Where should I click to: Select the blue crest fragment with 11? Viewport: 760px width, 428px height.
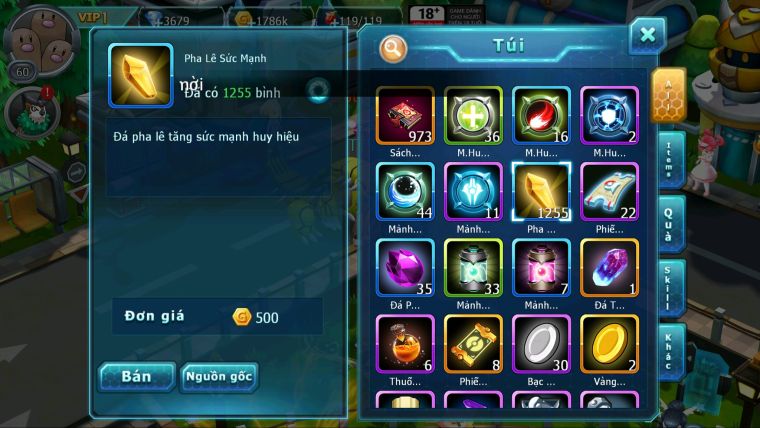coord(473,191)
